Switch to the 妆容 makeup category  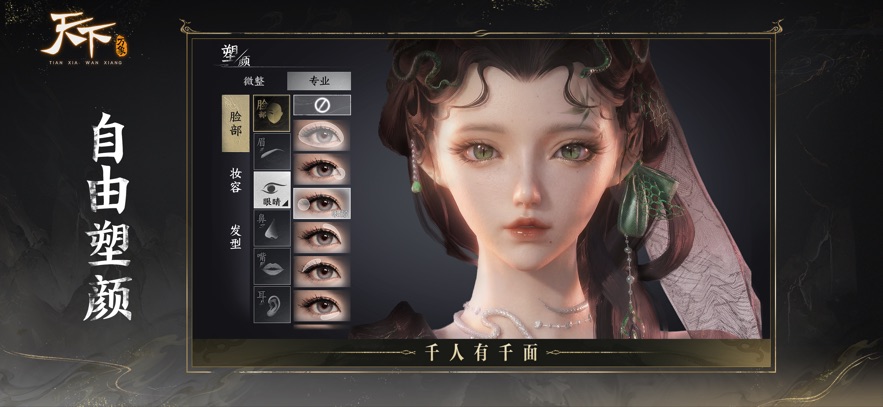pyautogui.click(x=235, y=180)
